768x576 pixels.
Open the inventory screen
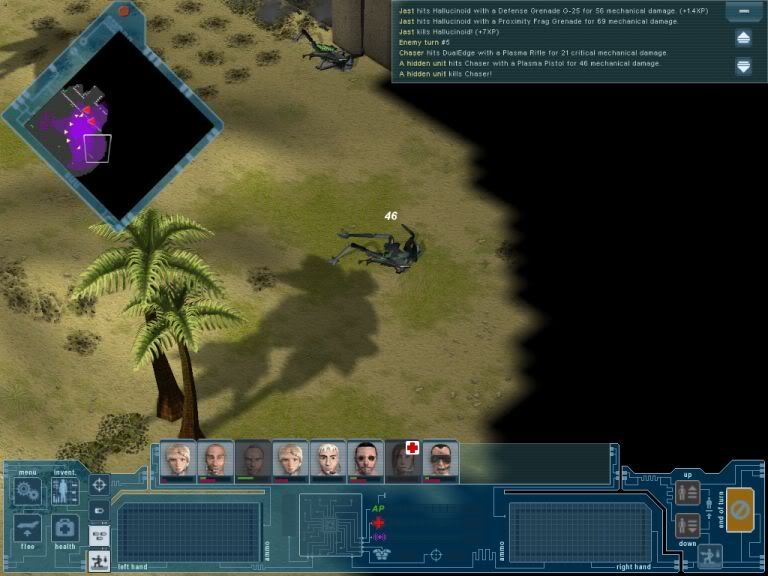coord(65,491)
